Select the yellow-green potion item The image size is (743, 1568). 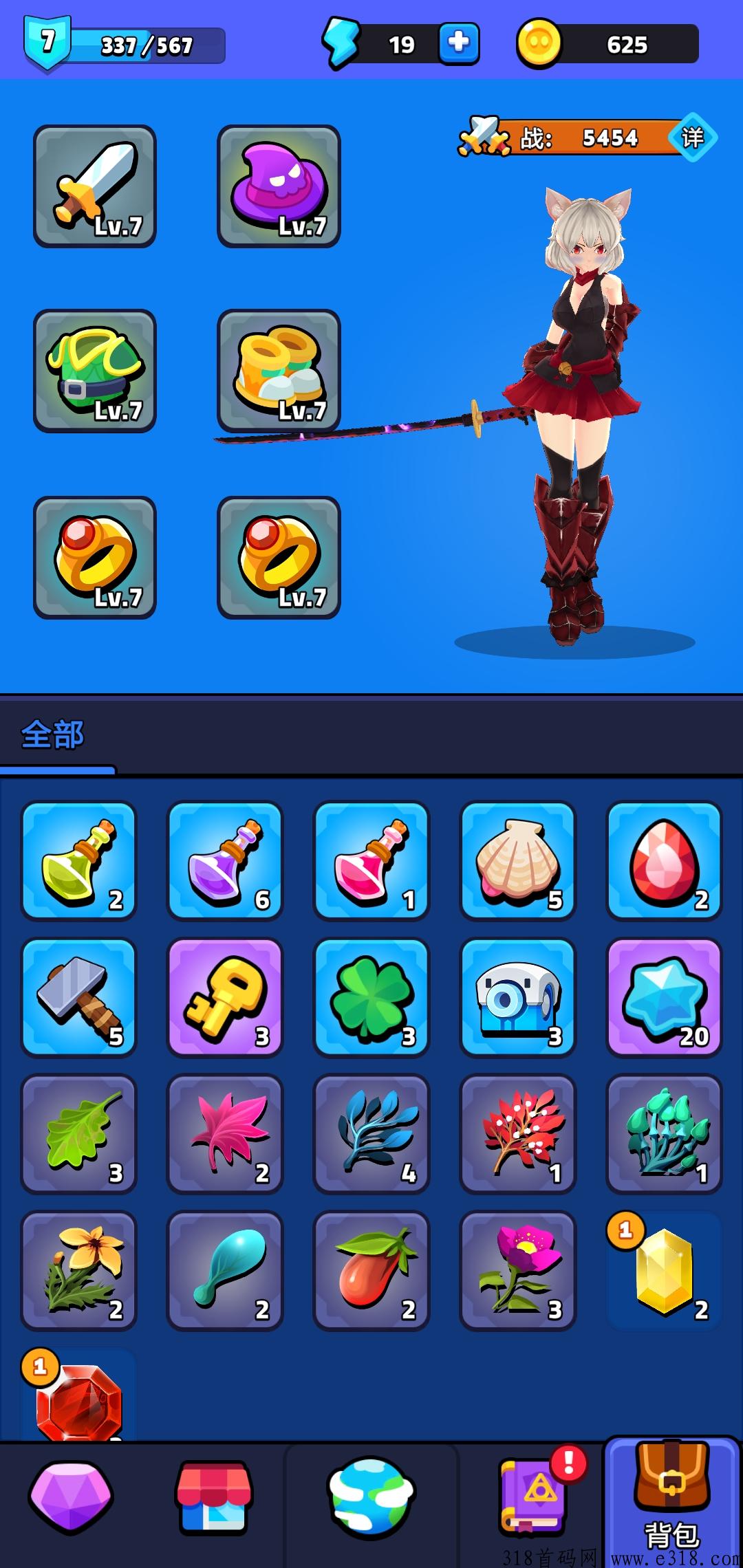[79, 860]
